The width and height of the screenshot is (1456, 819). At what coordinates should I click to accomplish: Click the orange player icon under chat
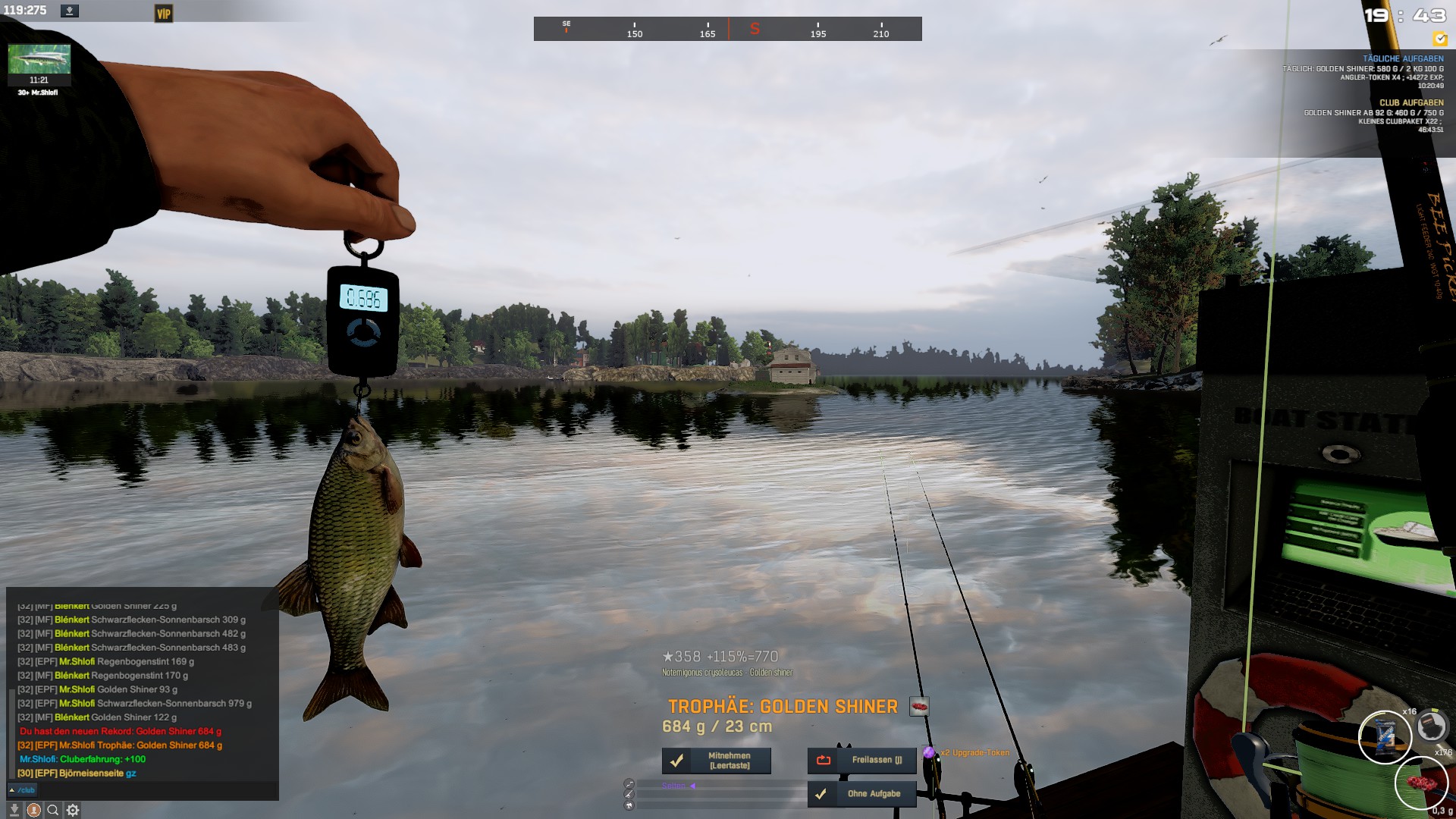coord(34,810)
